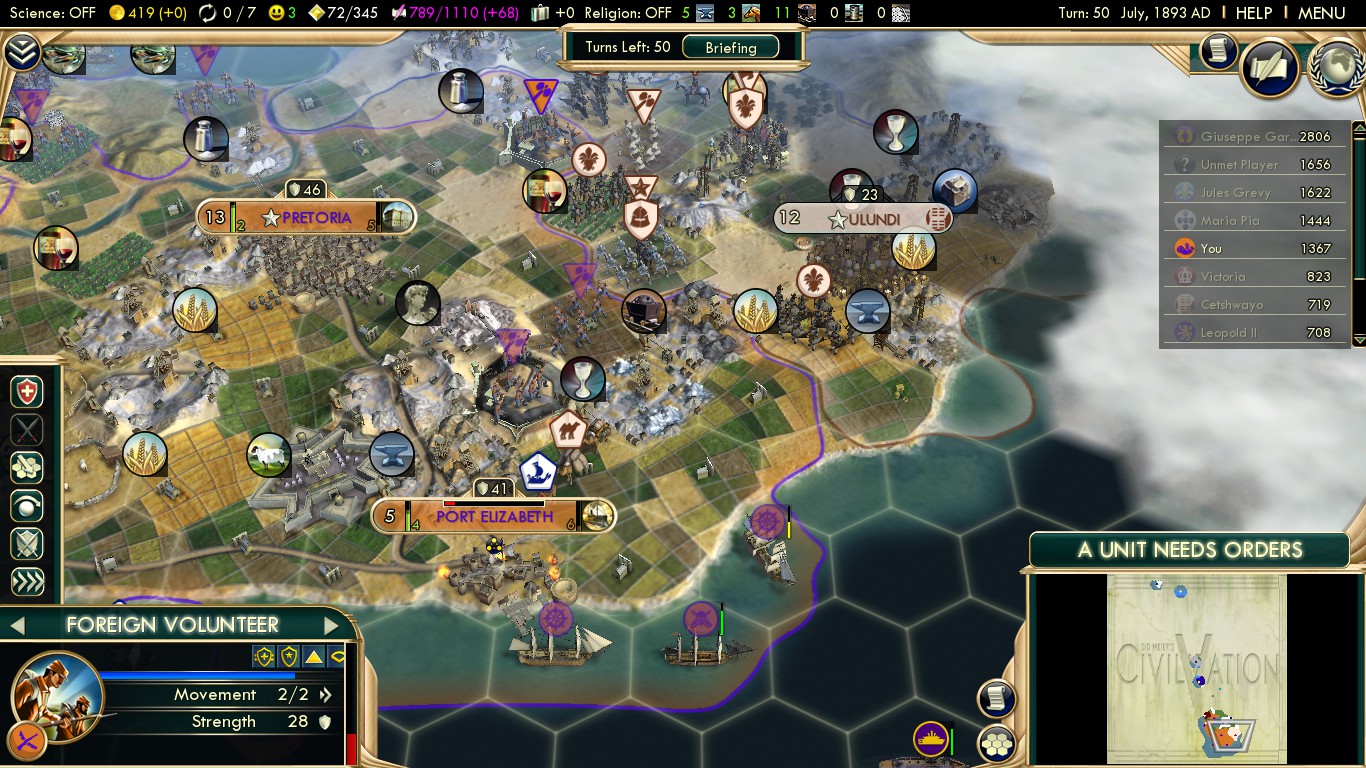The height and width of the screenshot is (768, 1366).
Task: Select the hex-tile unit action icon
Action: point(27,468)
